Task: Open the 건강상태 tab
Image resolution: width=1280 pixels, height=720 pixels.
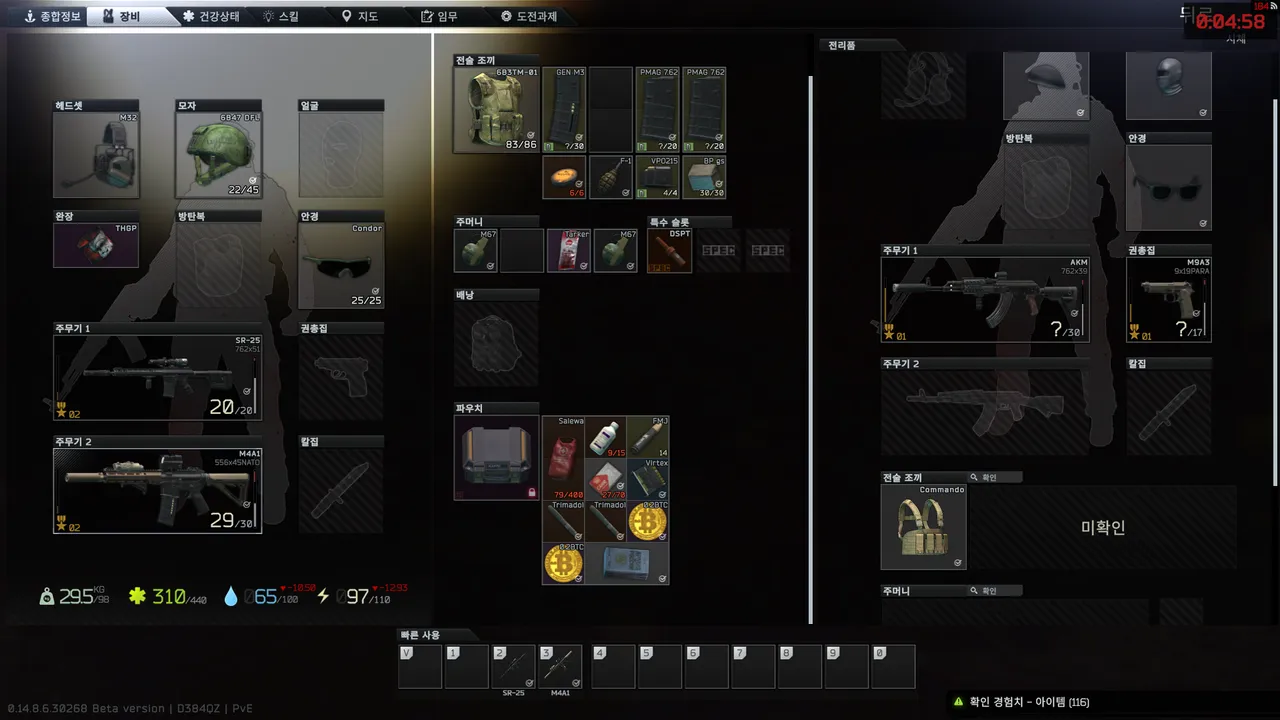Action: pyautogui.click(x=211, y=16)
